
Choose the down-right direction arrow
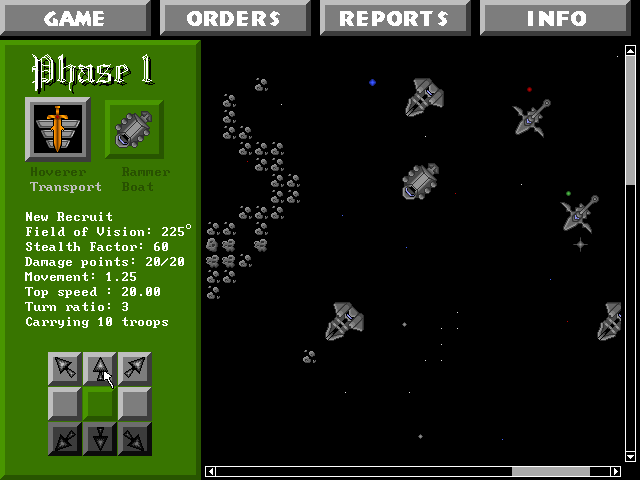[134, 438]
